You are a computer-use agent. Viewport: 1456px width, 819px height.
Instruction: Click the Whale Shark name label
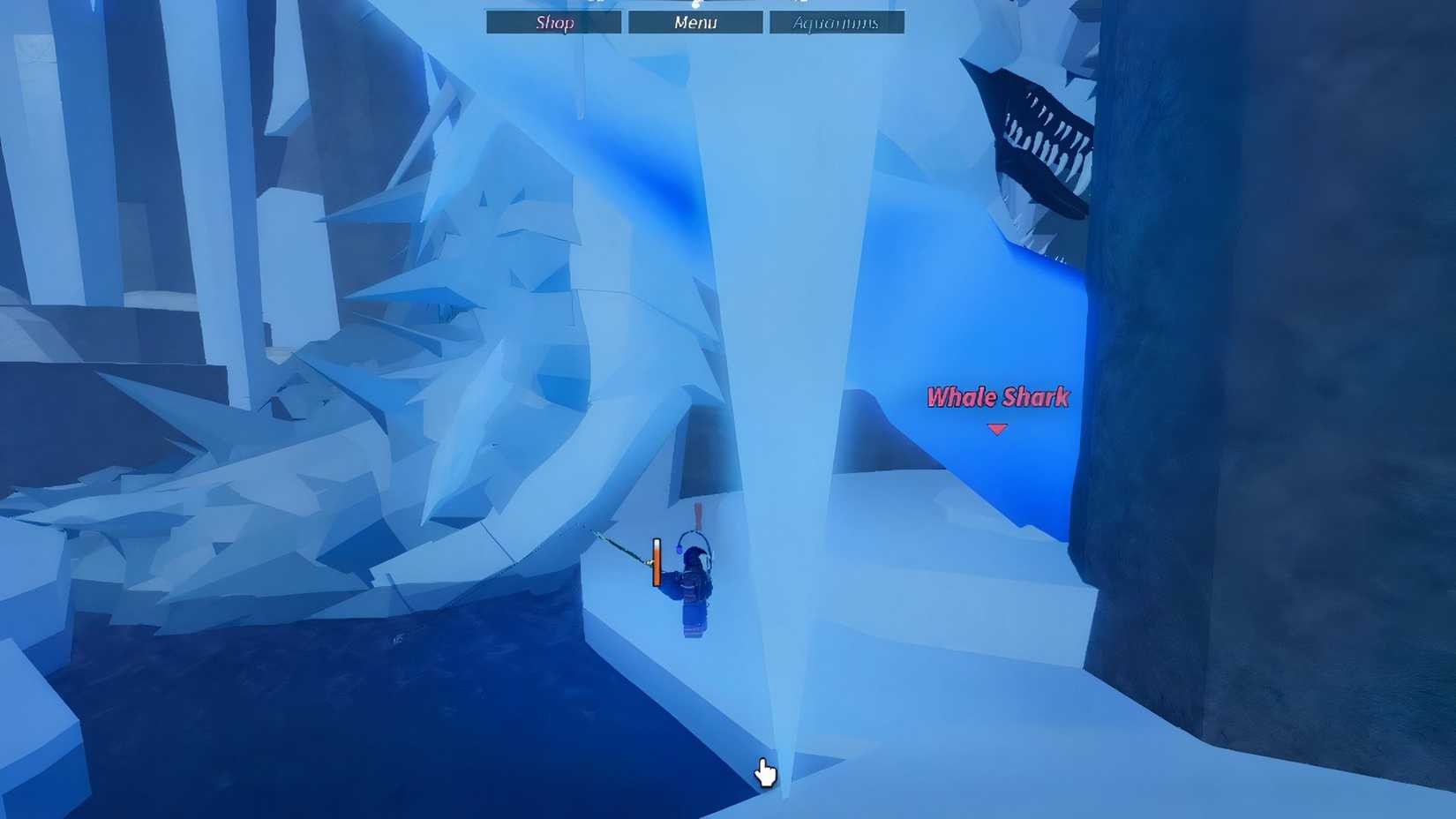[997, 398]
